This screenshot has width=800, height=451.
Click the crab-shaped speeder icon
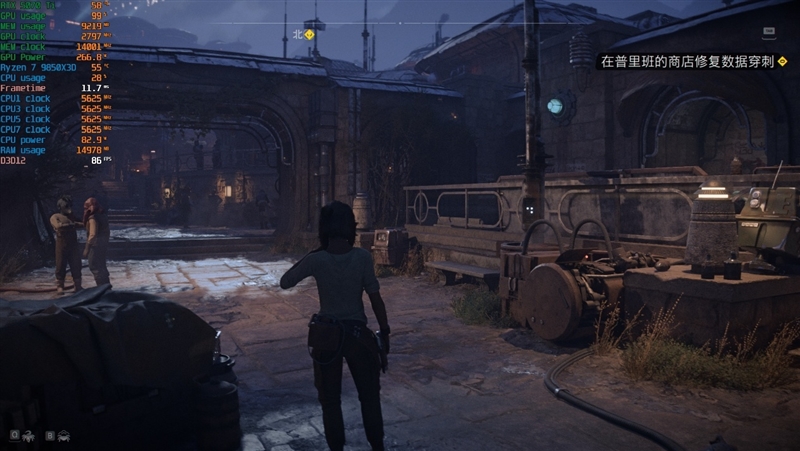coord(63,436)
